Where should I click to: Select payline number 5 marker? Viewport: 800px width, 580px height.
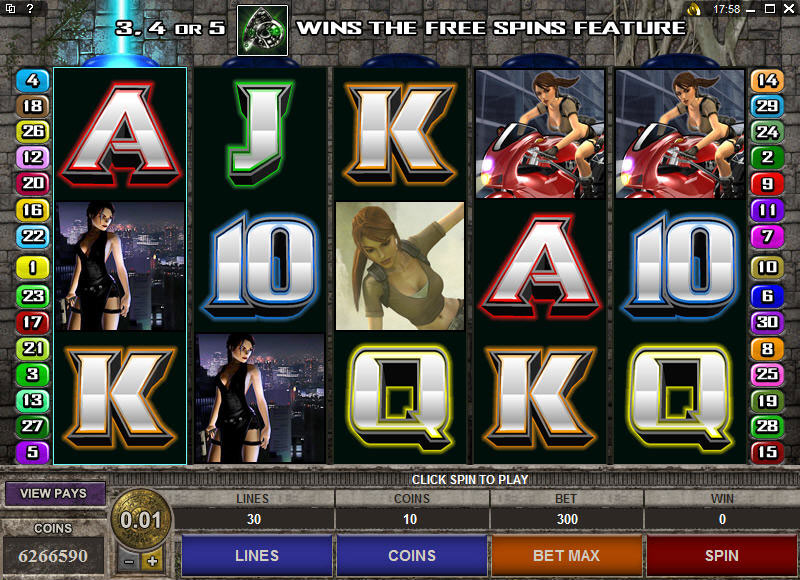click(x=33, y=452)
